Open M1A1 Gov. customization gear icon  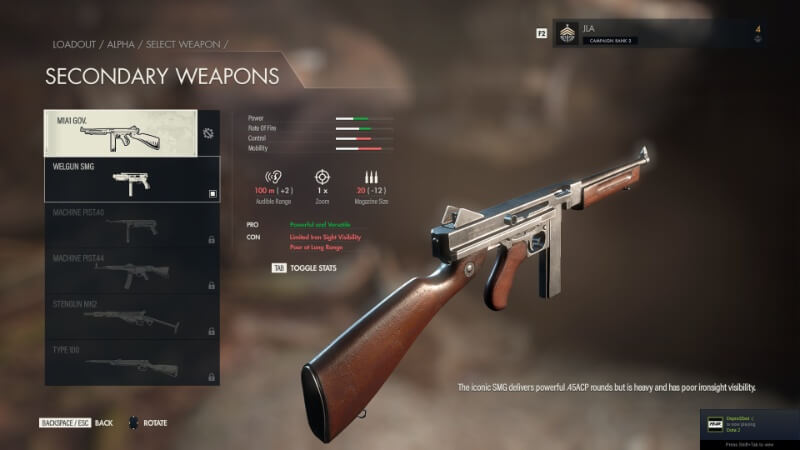coord(208,133)
